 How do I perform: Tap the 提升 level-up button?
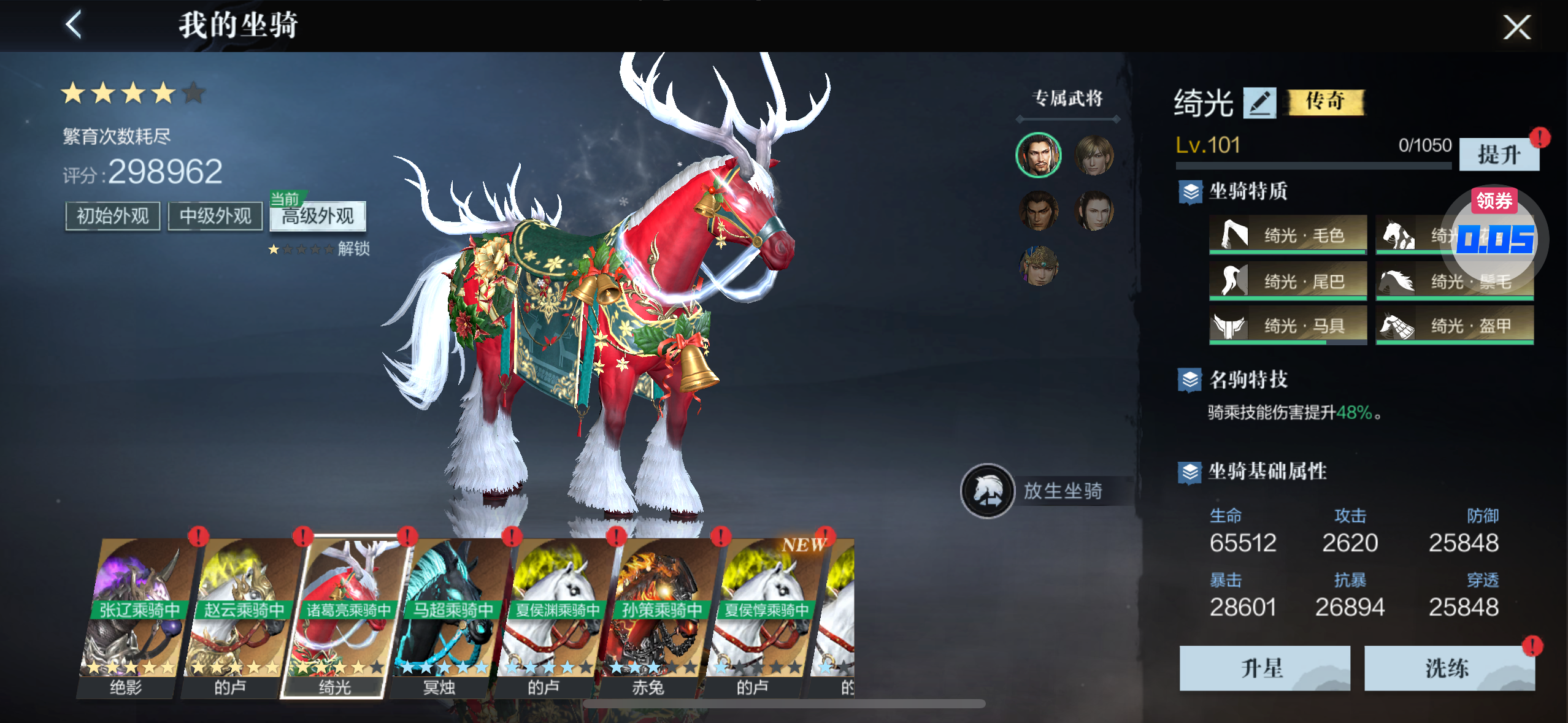pos(1498,155)
